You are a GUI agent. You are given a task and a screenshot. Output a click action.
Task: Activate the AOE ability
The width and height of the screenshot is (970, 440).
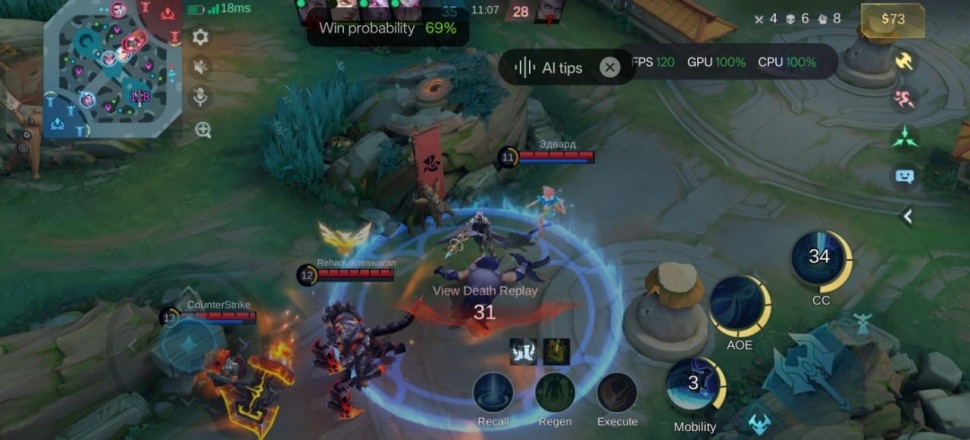click(x=739, y=307)
